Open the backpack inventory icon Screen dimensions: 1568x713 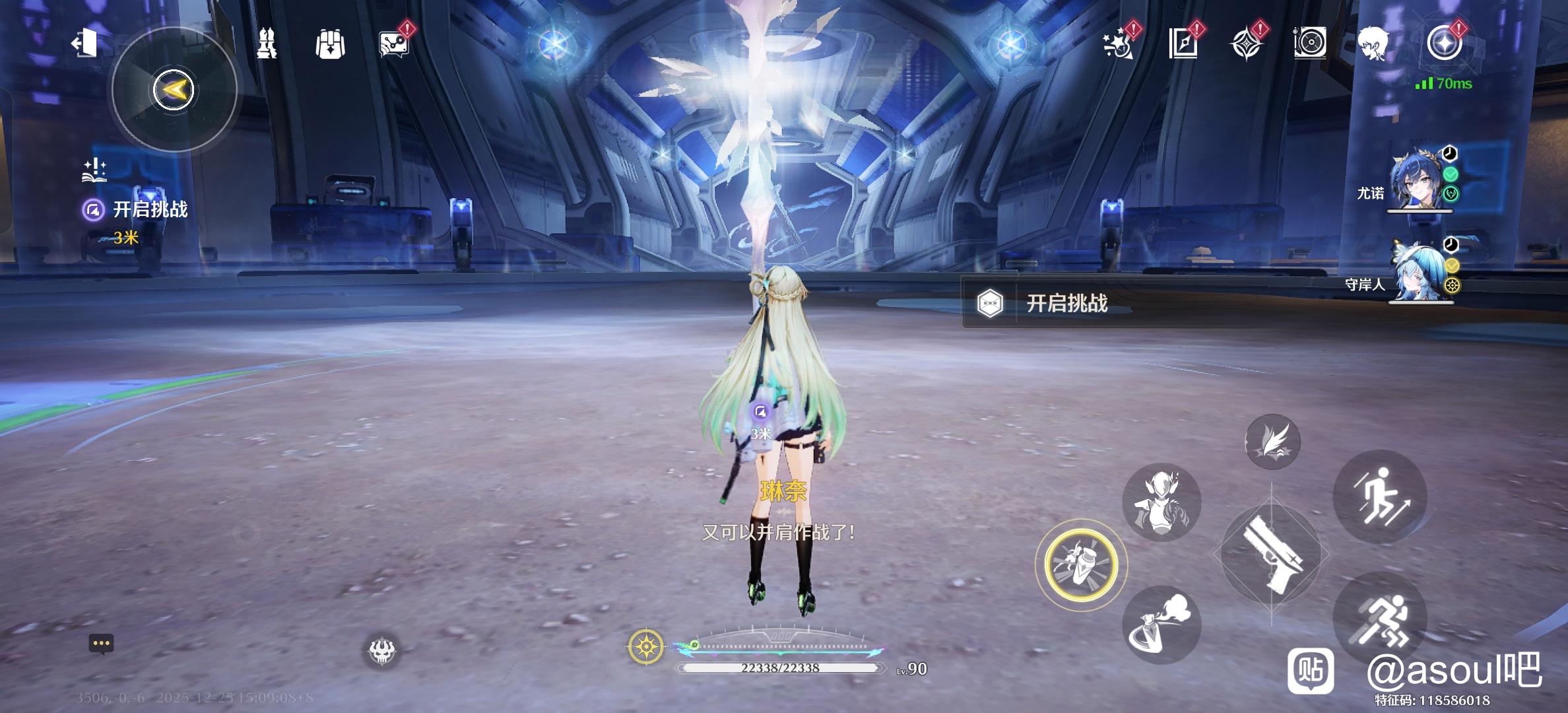(330, 44)
